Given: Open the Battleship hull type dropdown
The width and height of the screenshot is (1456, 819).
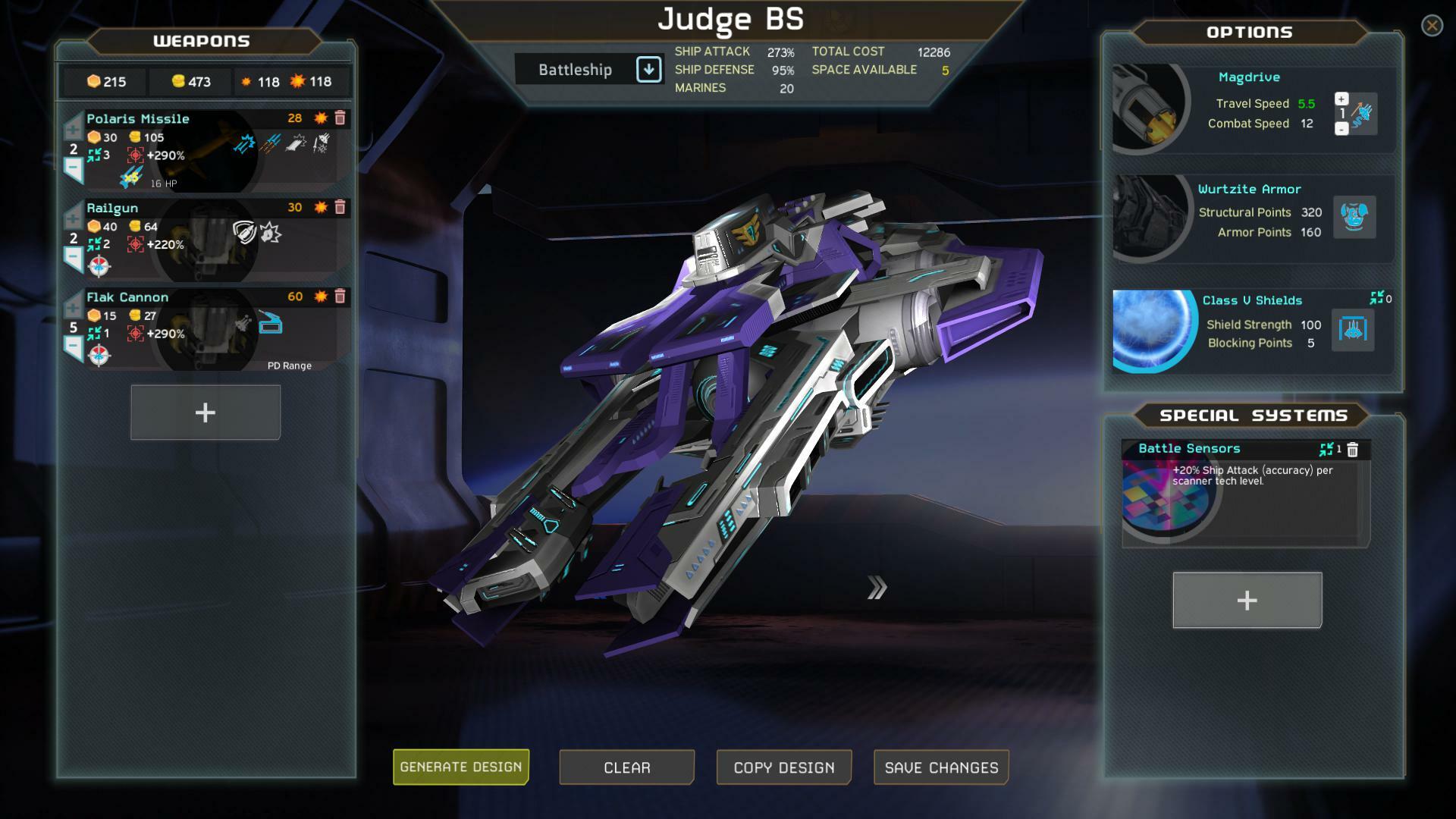Looking at the screenshot, I should pos(648,69).
